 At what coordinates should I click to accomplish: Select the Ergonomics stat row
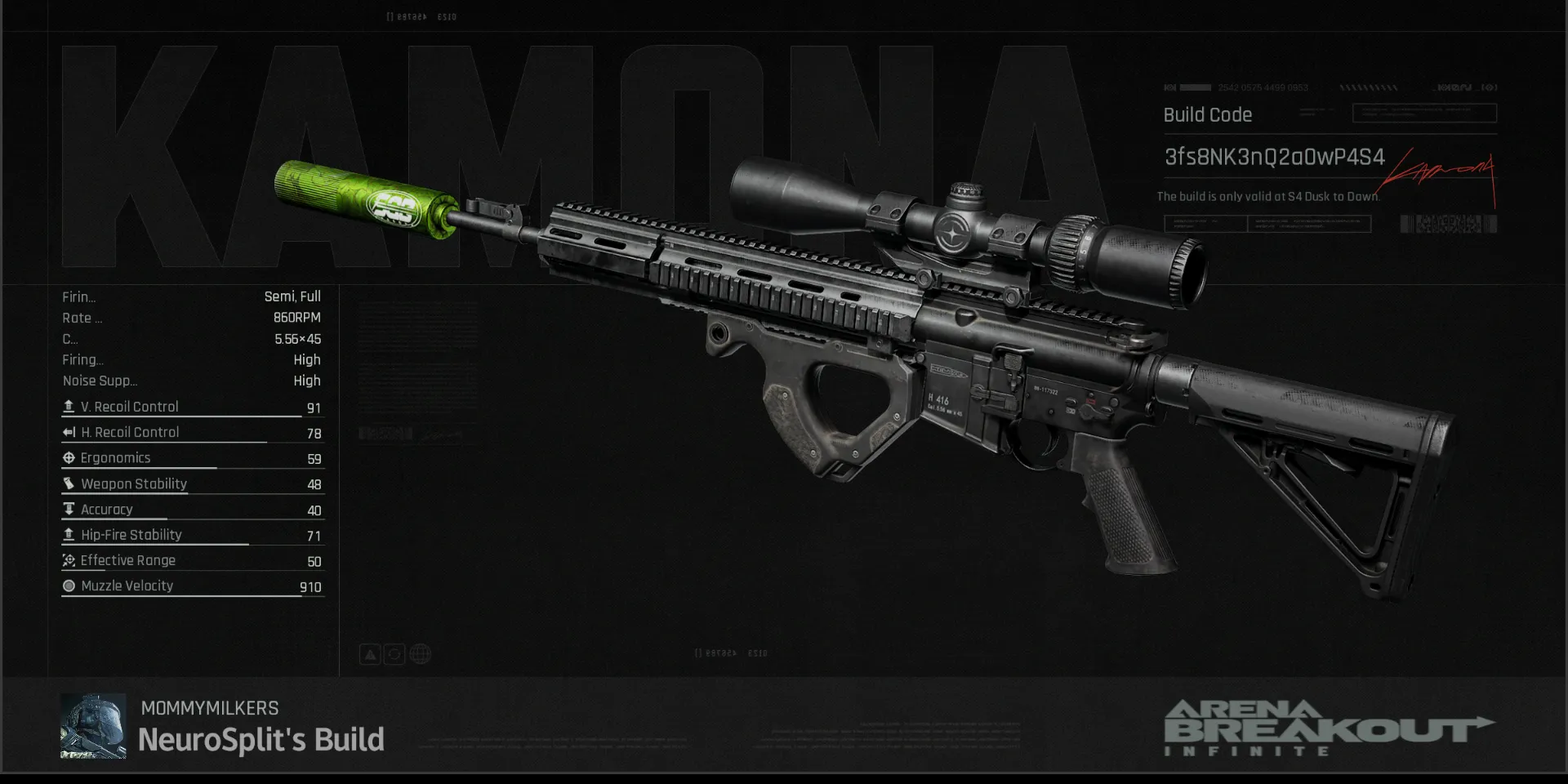click(x=193, y=458)
